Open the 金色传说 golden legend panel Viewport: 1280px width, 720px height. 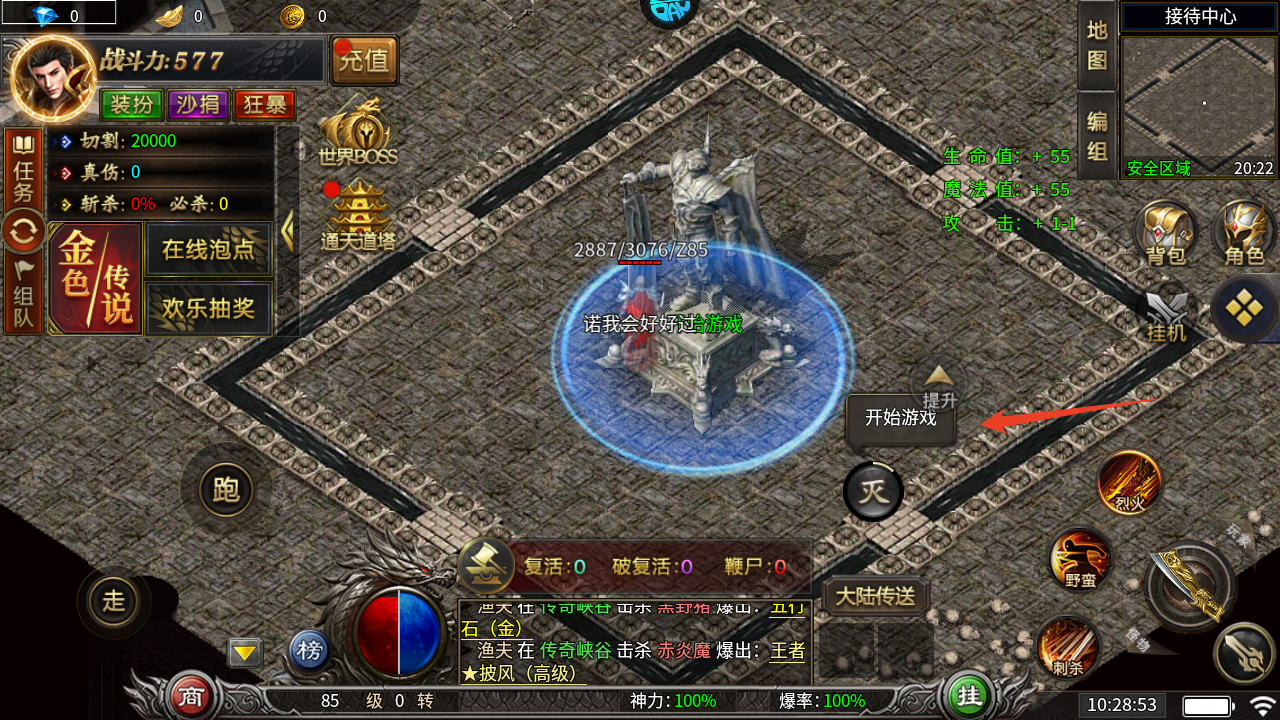tap(95, 279)
